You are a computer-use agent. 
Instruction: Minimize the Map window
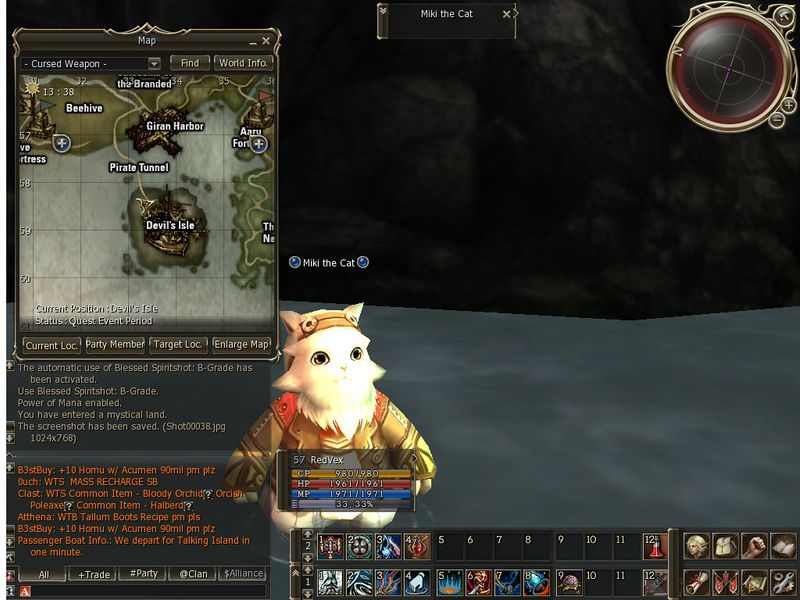tap(251, 41)
